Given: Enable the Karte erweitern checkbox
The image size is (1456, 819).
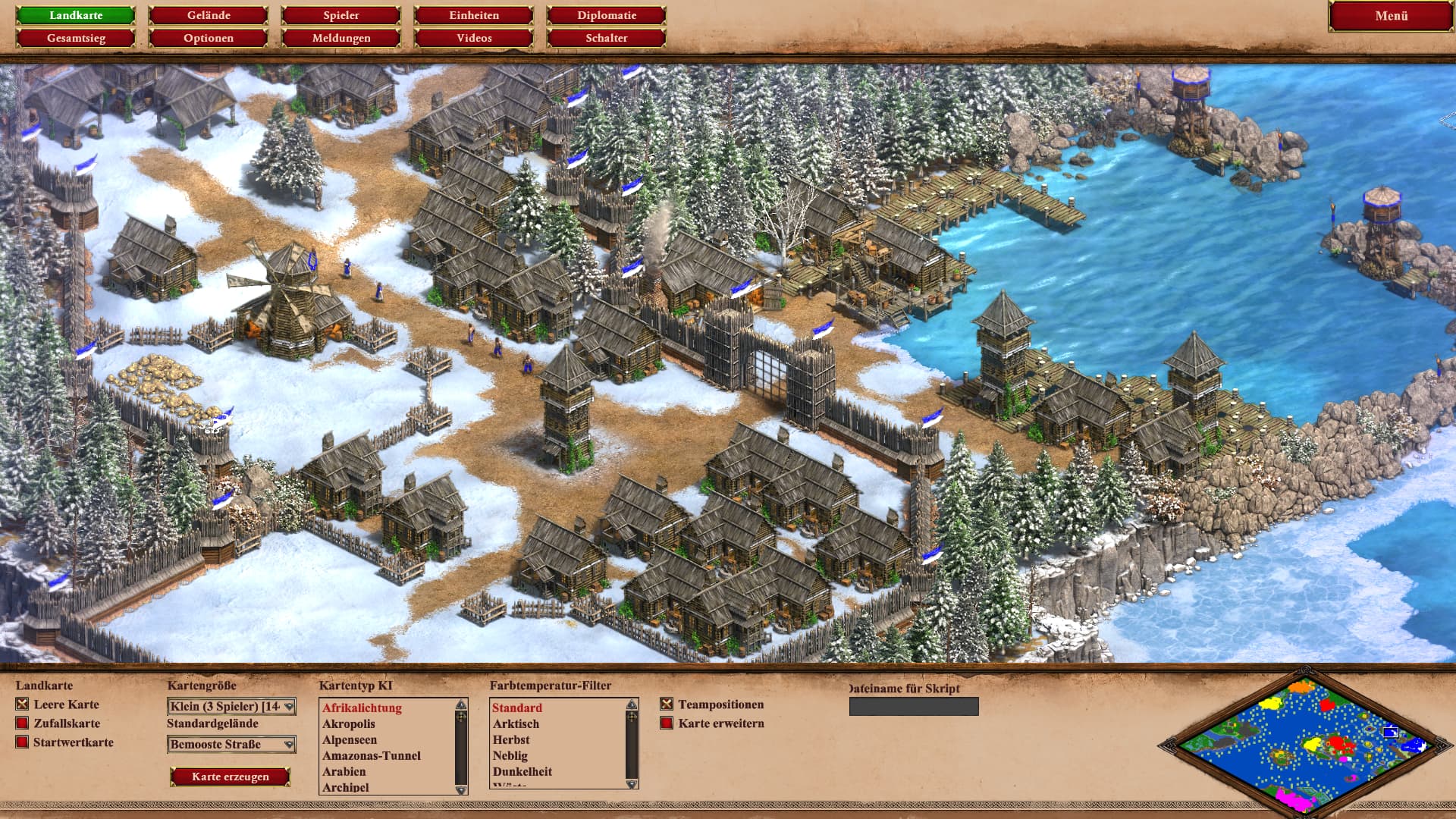Looking at the screenshot, I should [667, 723].
